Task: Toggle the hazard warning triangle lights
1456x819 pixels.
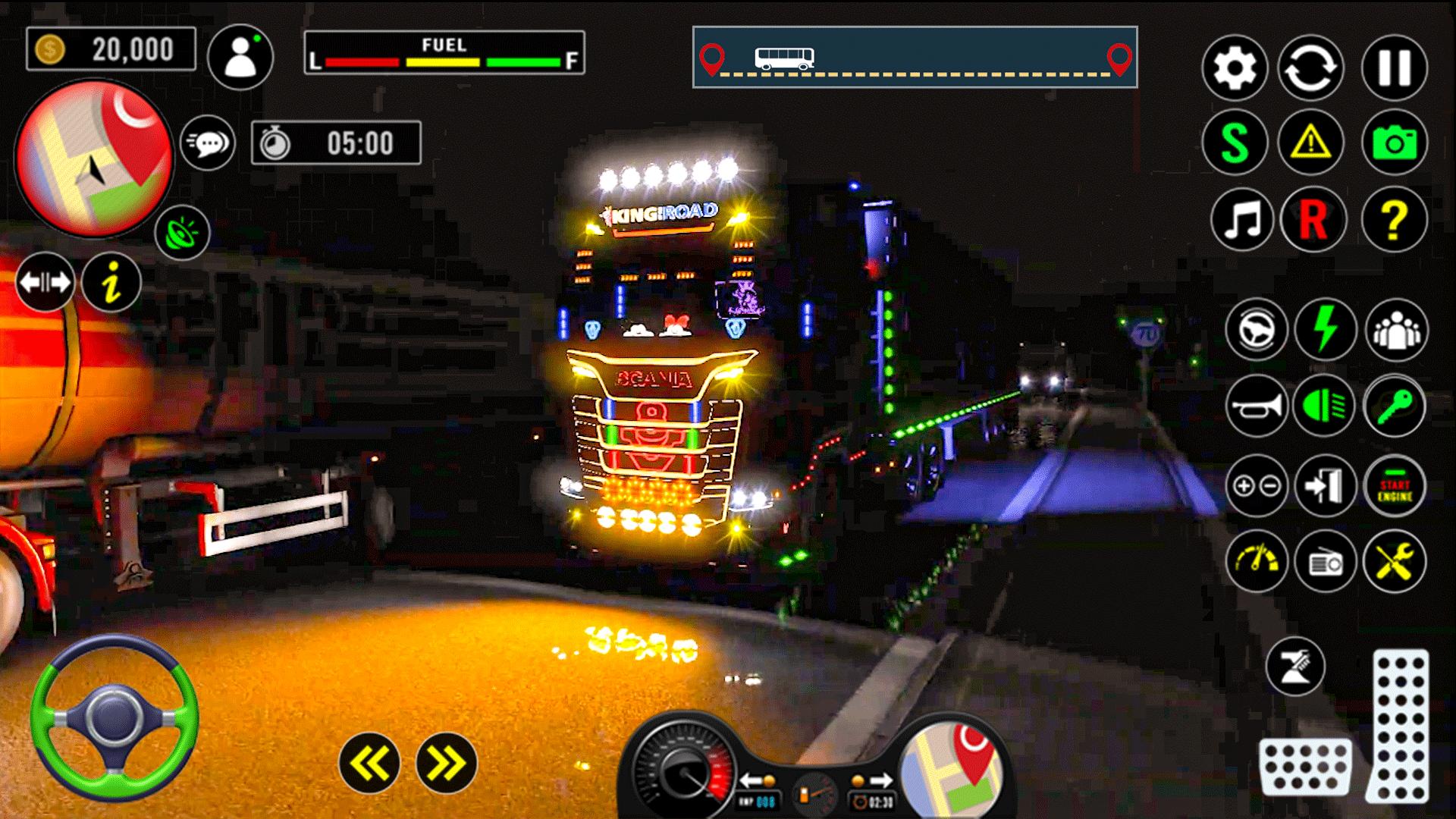Action: 1310,143
